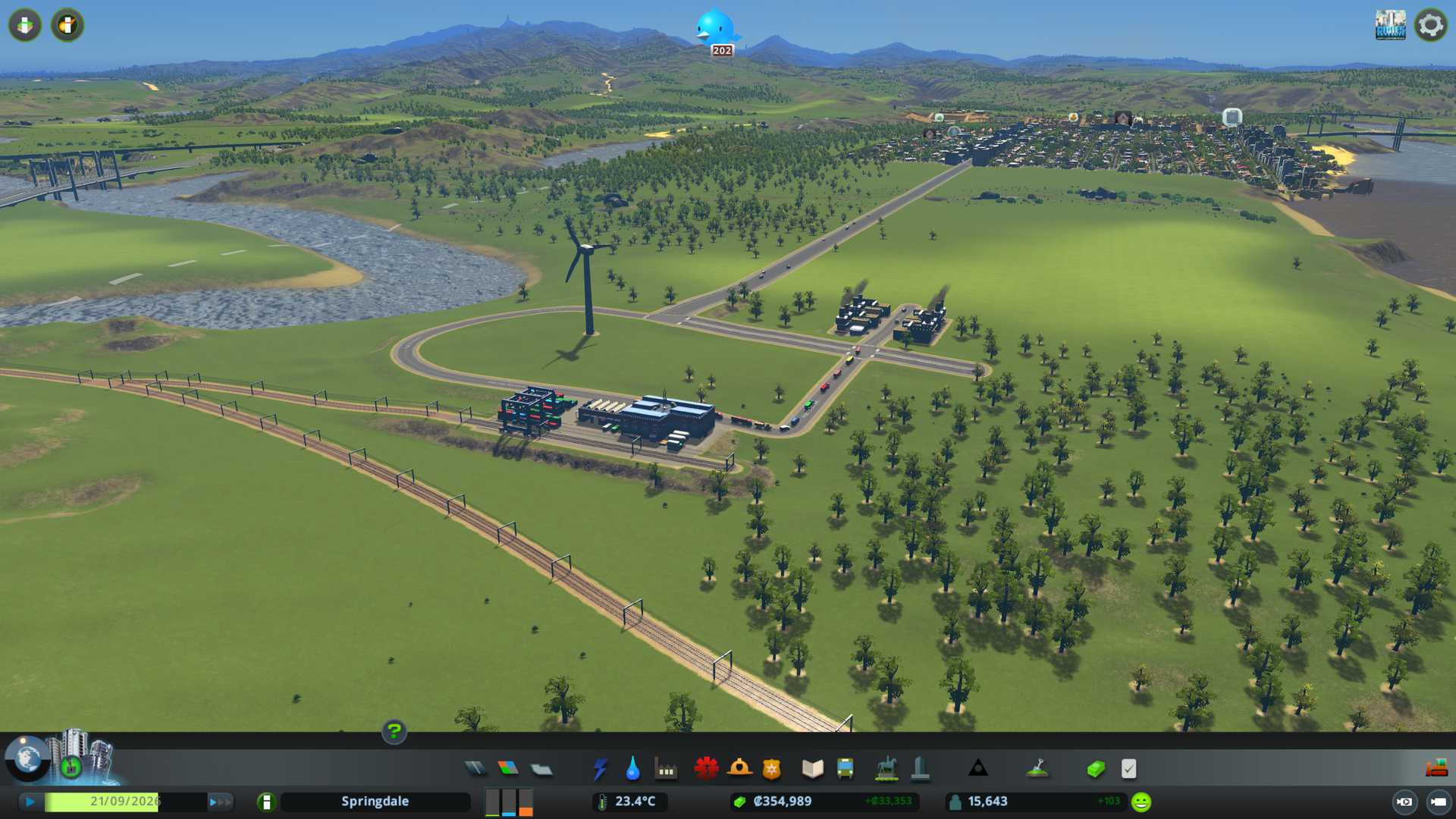The height and width of the screenshot is (819, 1456).
Task: Open the Police badge menu
Action: (772, 769)
